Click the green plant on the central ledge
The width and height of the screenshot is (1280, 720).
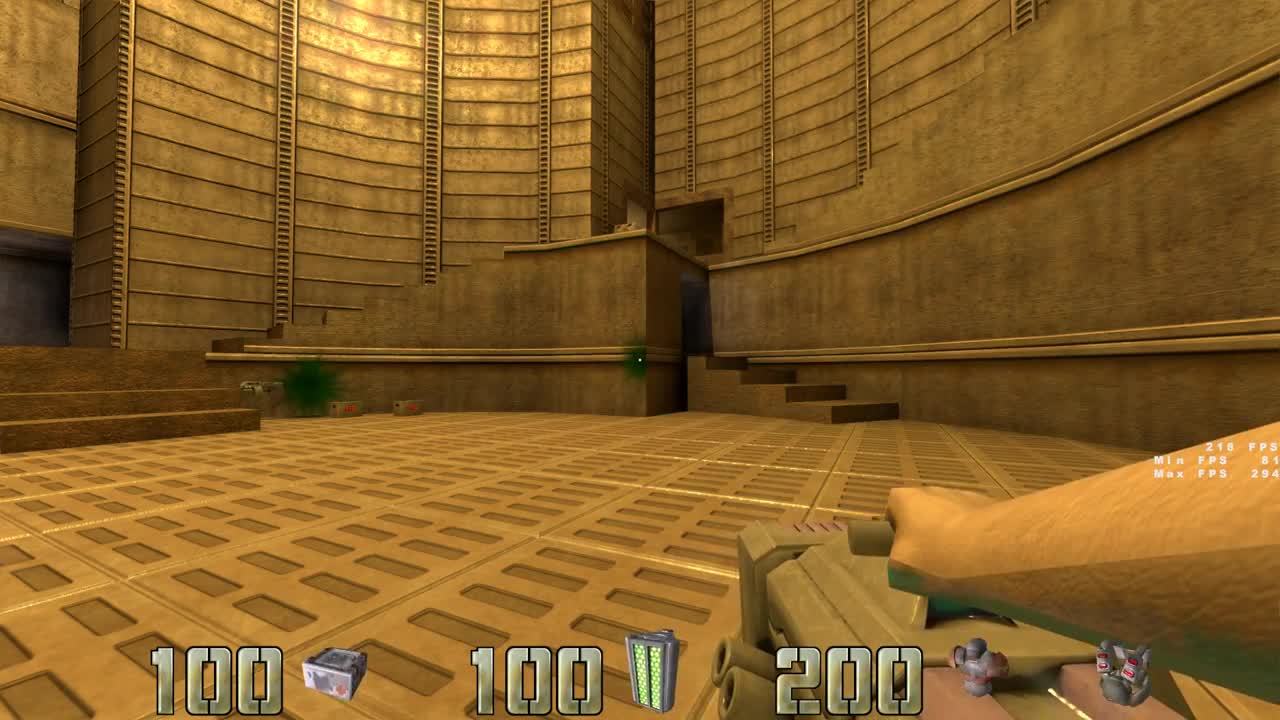point(634,372)
